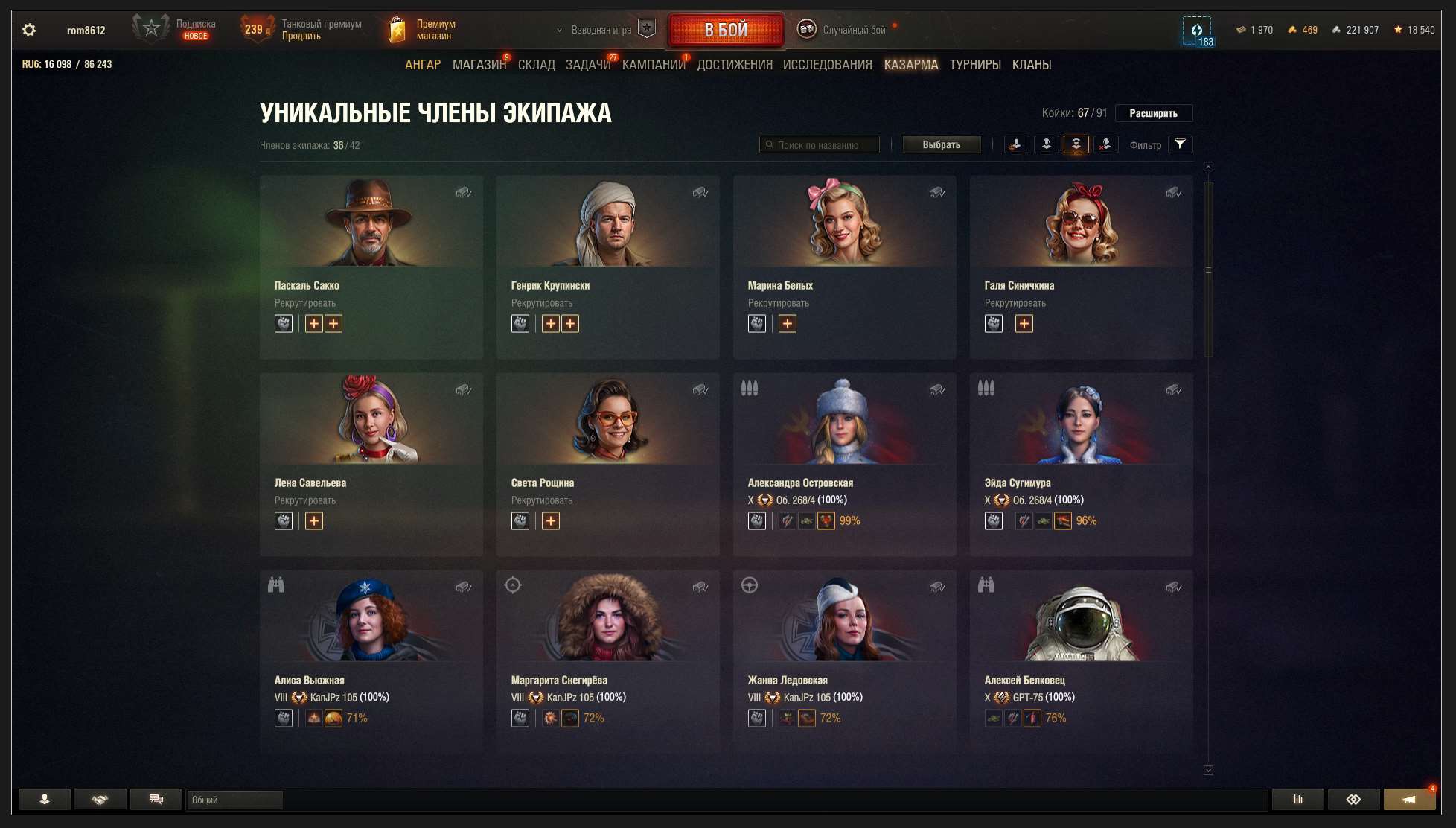Open chat windows speech-bubble icon
This screenshot has width=1456, height=828.
tap(156, 799)
